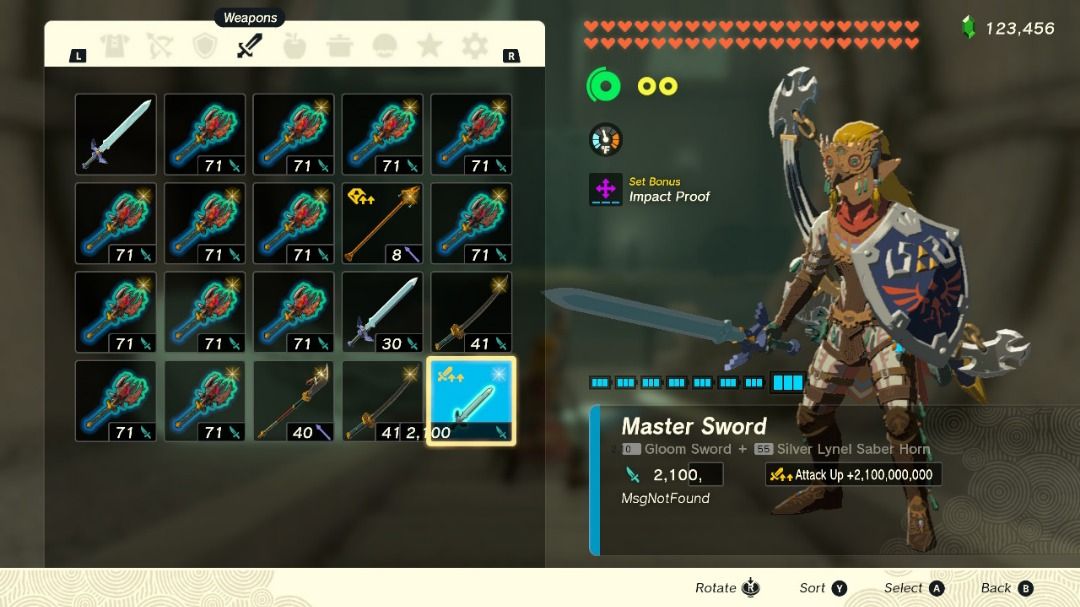1080x607 pixels.
Task: Choose the spear with attack 8
Action: pyautogui.click(x=383, y=223)
